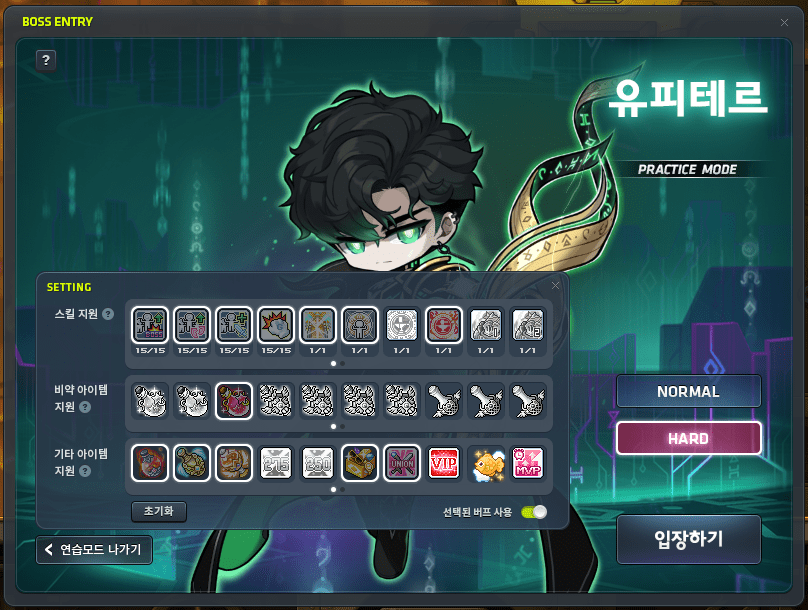Open the question mark help button under the title
The image size is (808, 610).
click(x=45, y=60)
